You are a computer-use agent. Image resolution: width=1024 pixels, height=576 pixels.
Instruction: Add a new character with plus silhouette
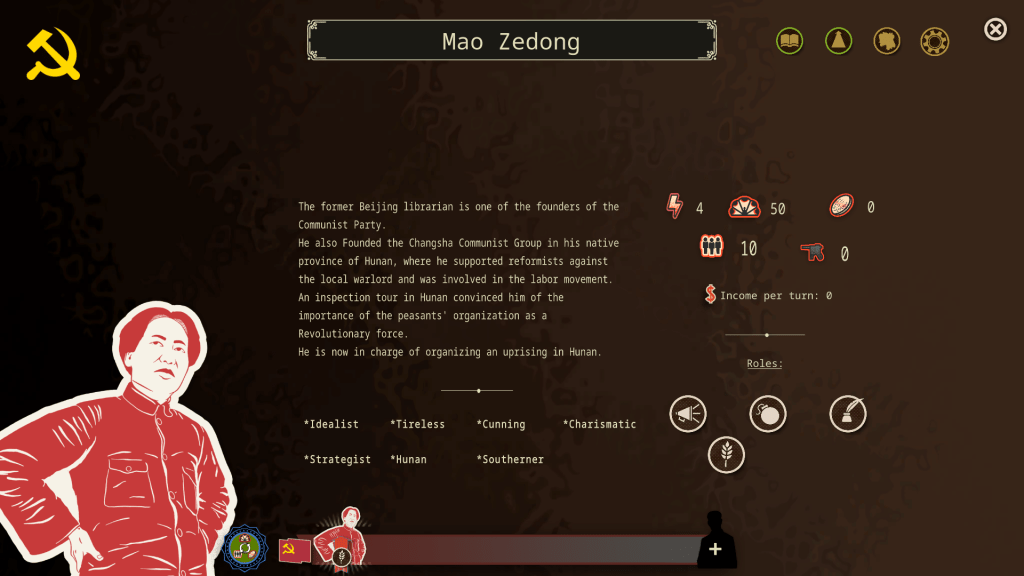[x=716, y=547]
